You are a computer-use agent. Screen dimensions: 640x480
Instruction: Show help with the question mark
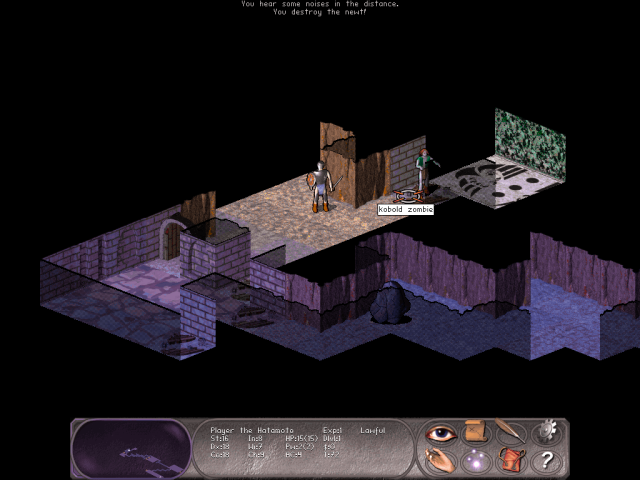tap(546, 460)
